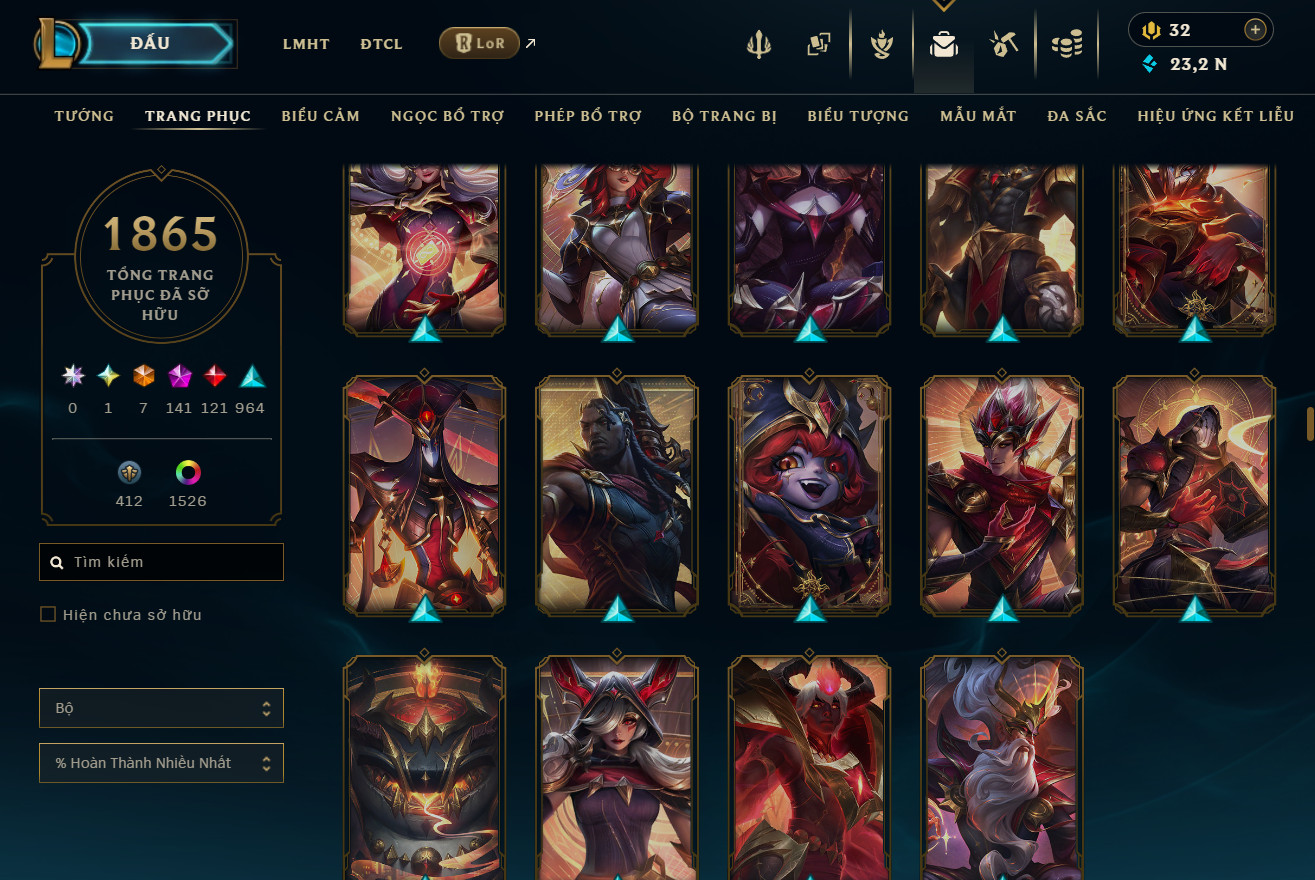Open the trident Clash icon
The image size is (1315, 880).
pos(758,44)
